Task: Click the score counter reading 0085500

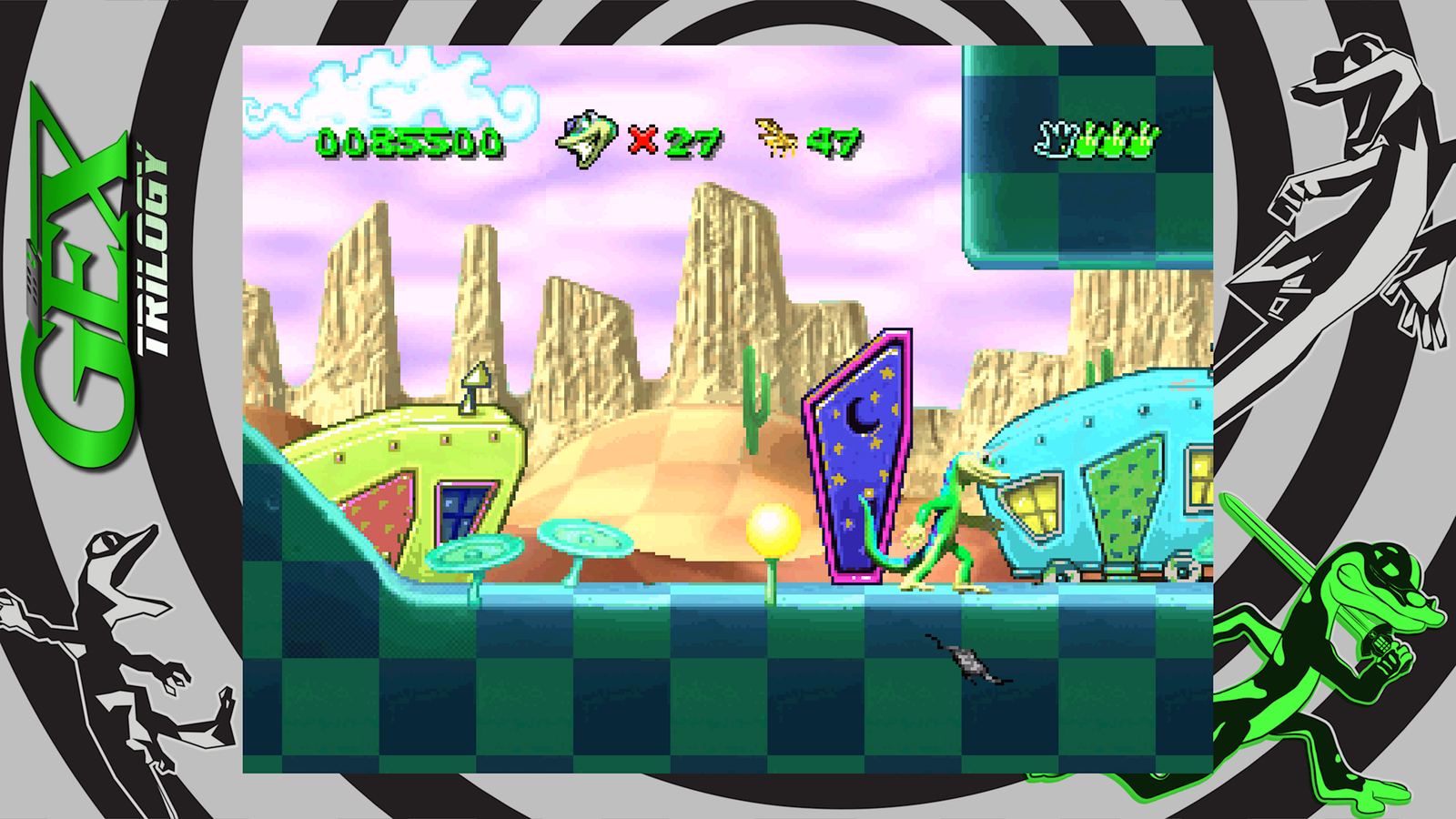Action: tap(408, 141)
